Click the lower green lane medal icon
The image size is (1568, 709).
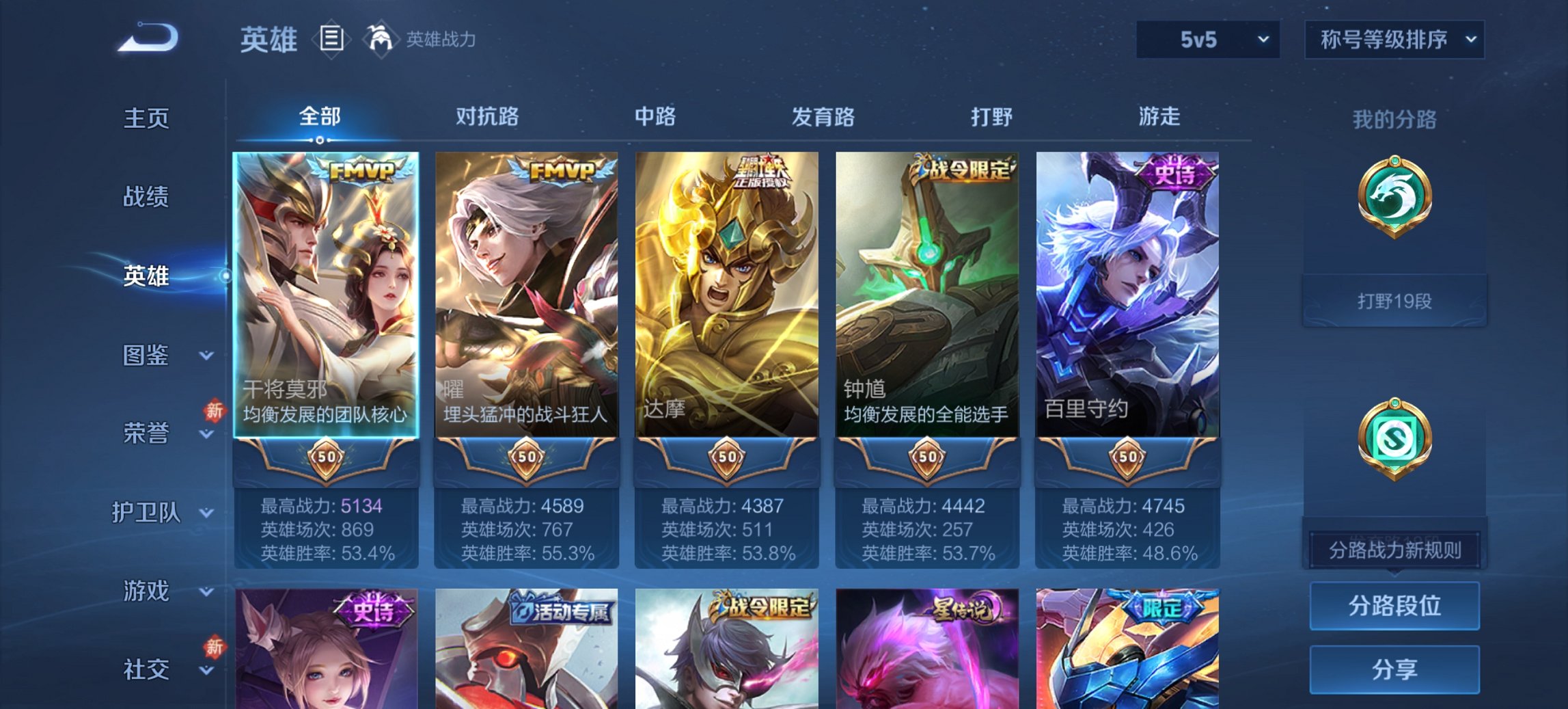1394,438
